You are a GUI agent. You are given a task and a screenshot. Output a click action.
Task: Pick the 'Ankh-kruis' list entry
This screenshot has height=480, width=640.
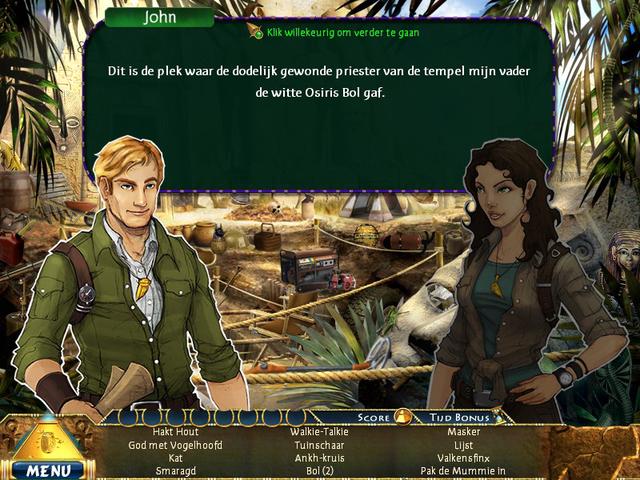click(x=319, y=458)
